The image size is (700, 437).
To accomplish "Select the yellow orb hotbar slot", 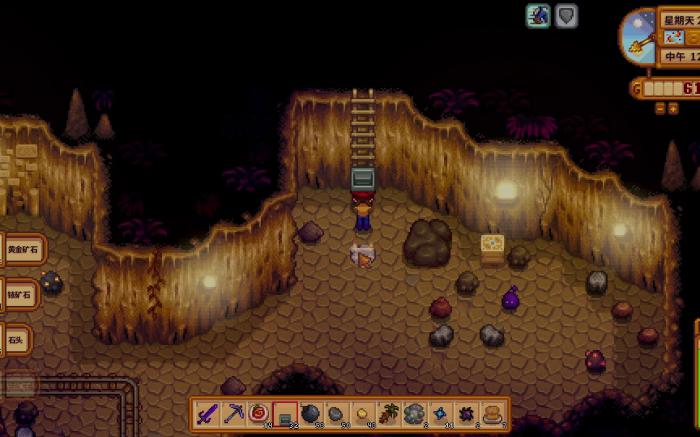I will (363, 413).
